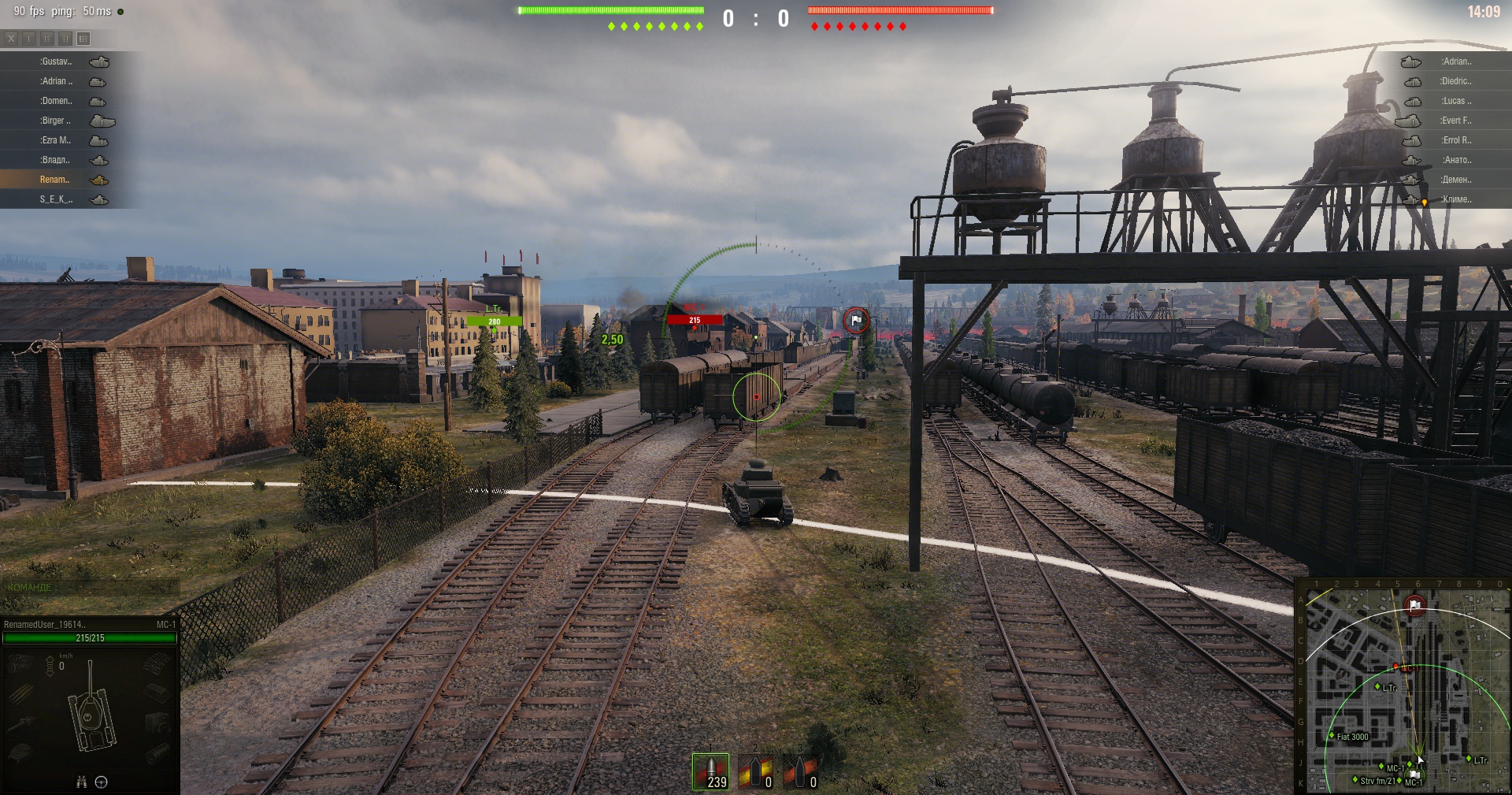Click the engine module icon in damage panel
The width and height of the screenshot is (1512, 795).
[21, 663]
